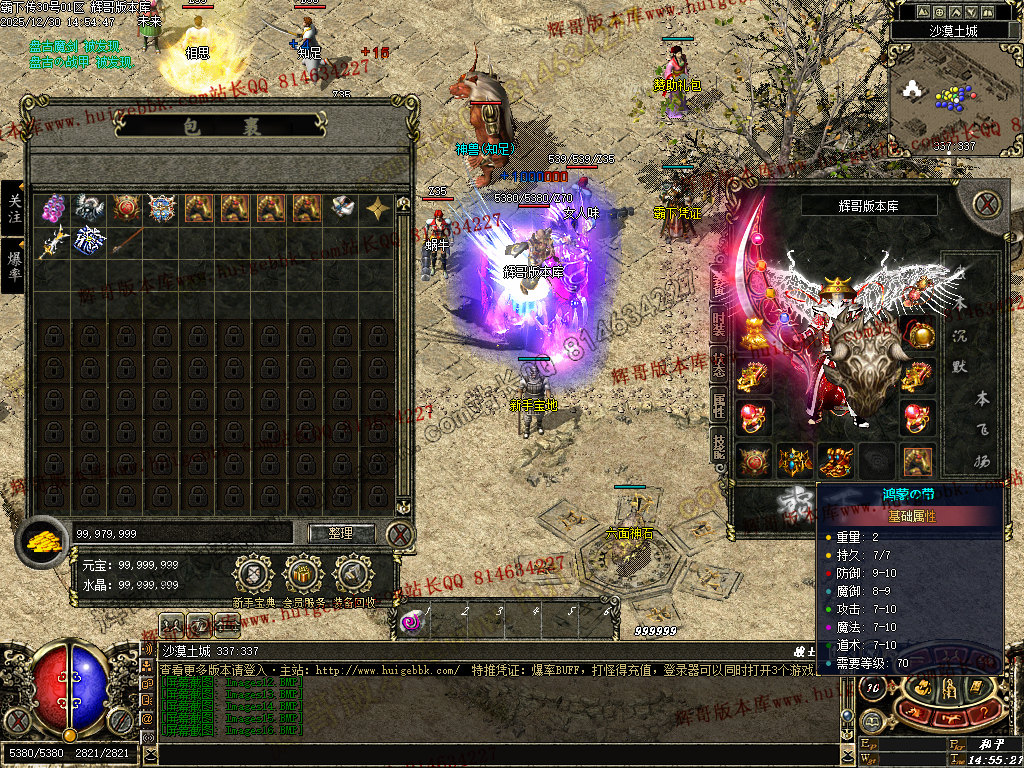Close the bag inventory window
Screen dimensions: 1024x768
400,533
